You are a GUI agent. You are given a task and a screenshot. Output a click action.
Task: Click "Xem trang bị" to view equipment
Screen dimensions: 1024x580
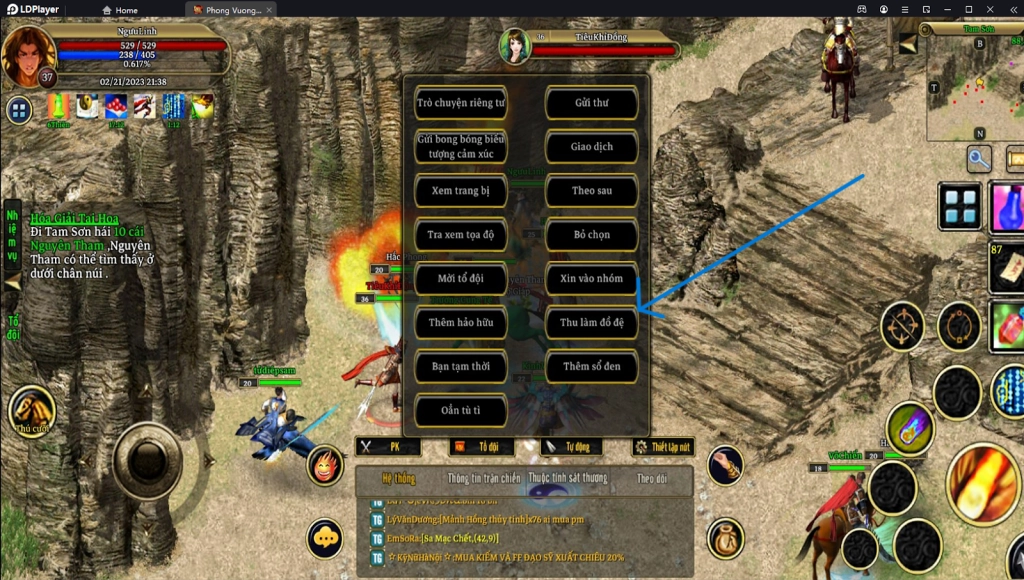(461, 191)
